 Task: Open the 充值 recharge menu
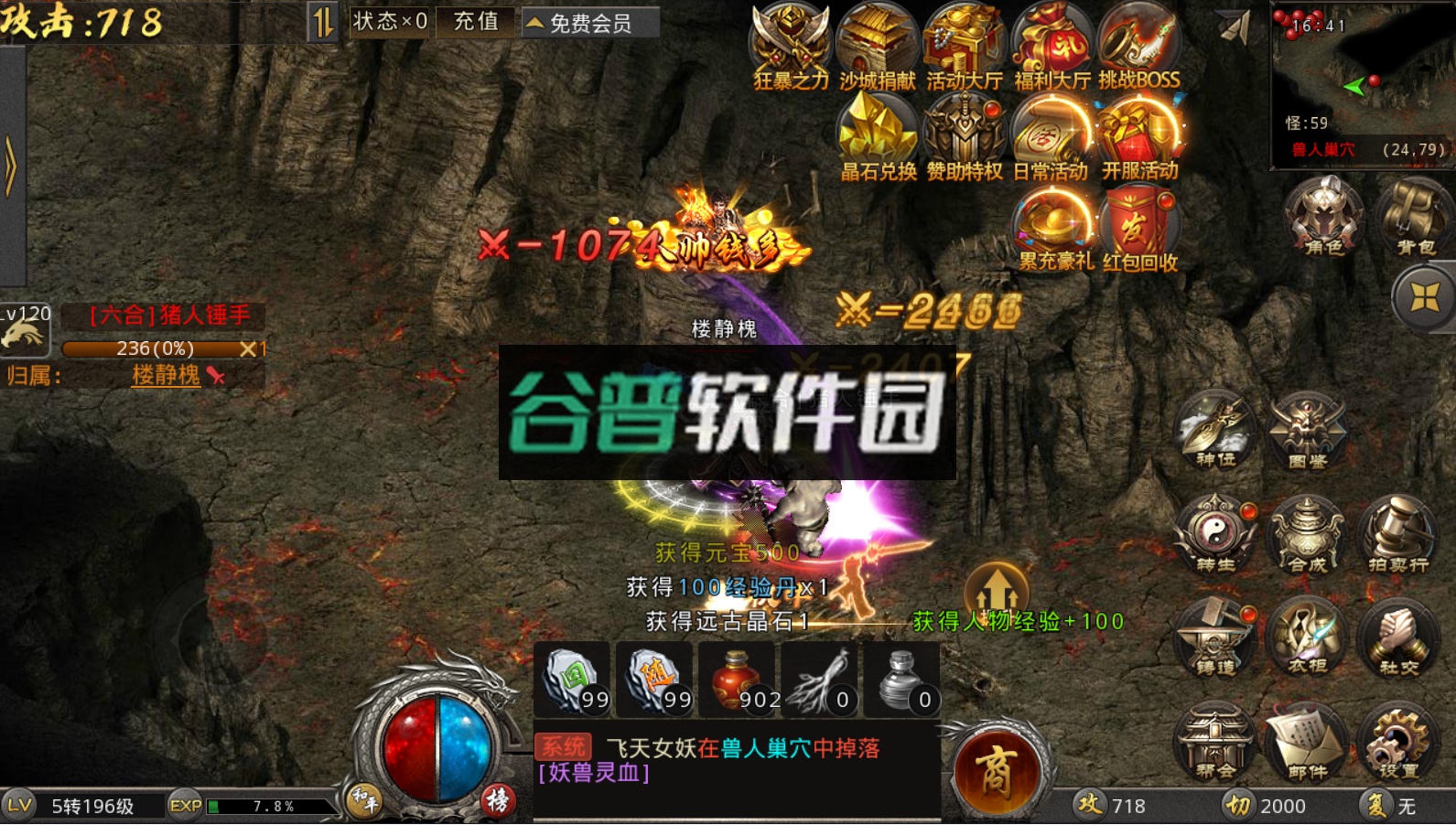(476, 24)
